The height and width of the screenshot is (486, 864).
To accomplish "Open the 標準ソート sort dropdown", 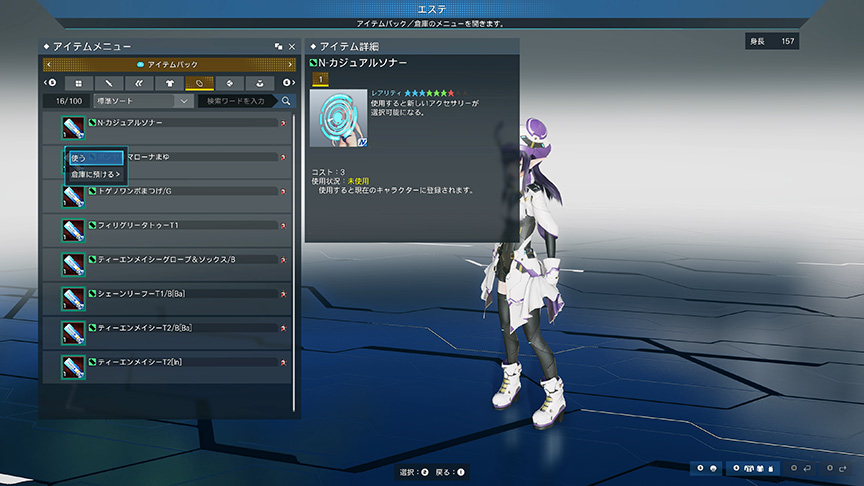I will coord(143,101).
